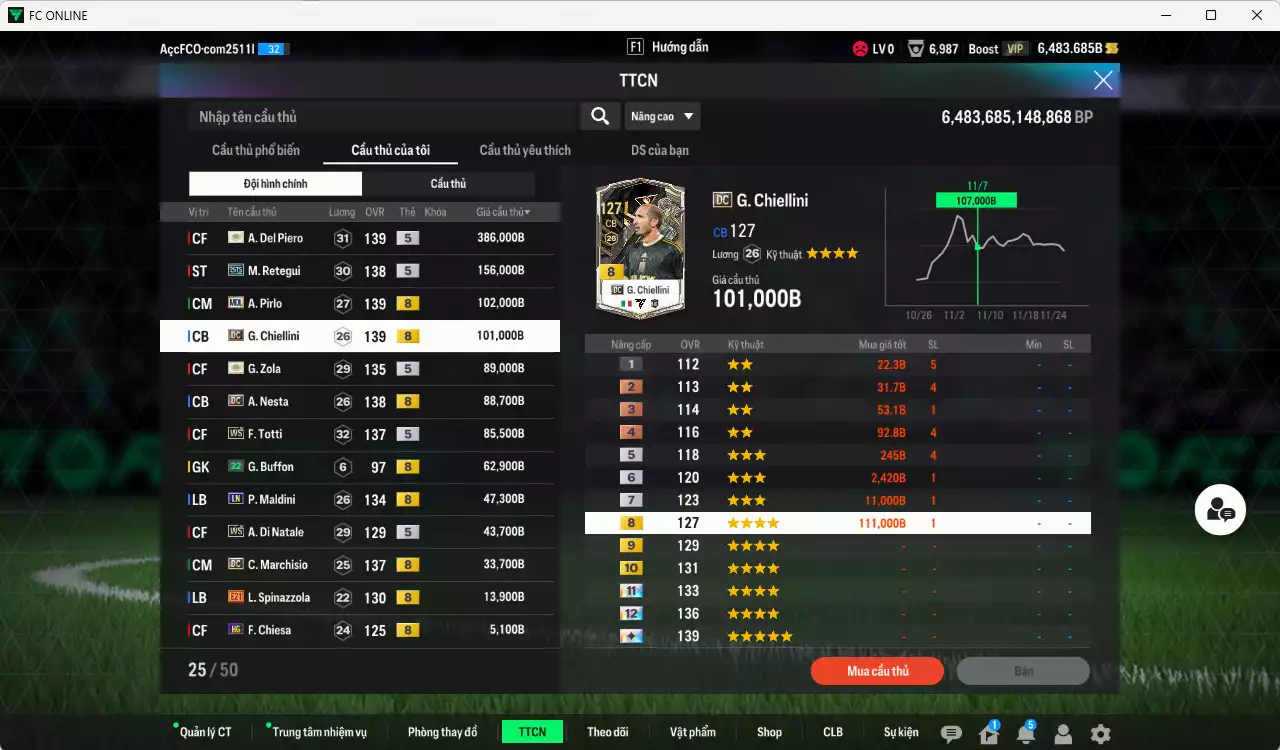
Task: Open the TTCN bottom menu item
Action: 532,731
